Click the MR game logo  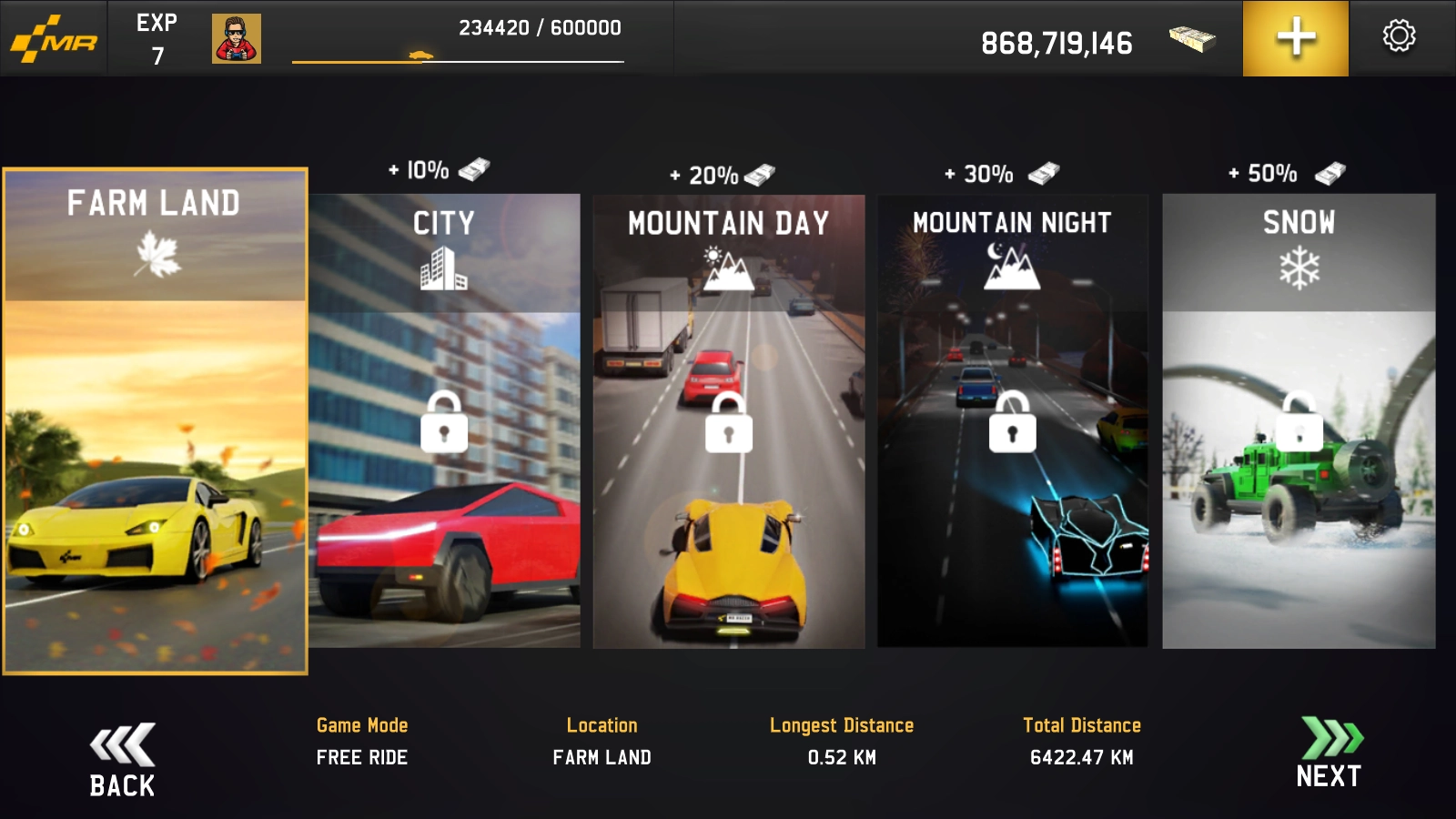55,39
